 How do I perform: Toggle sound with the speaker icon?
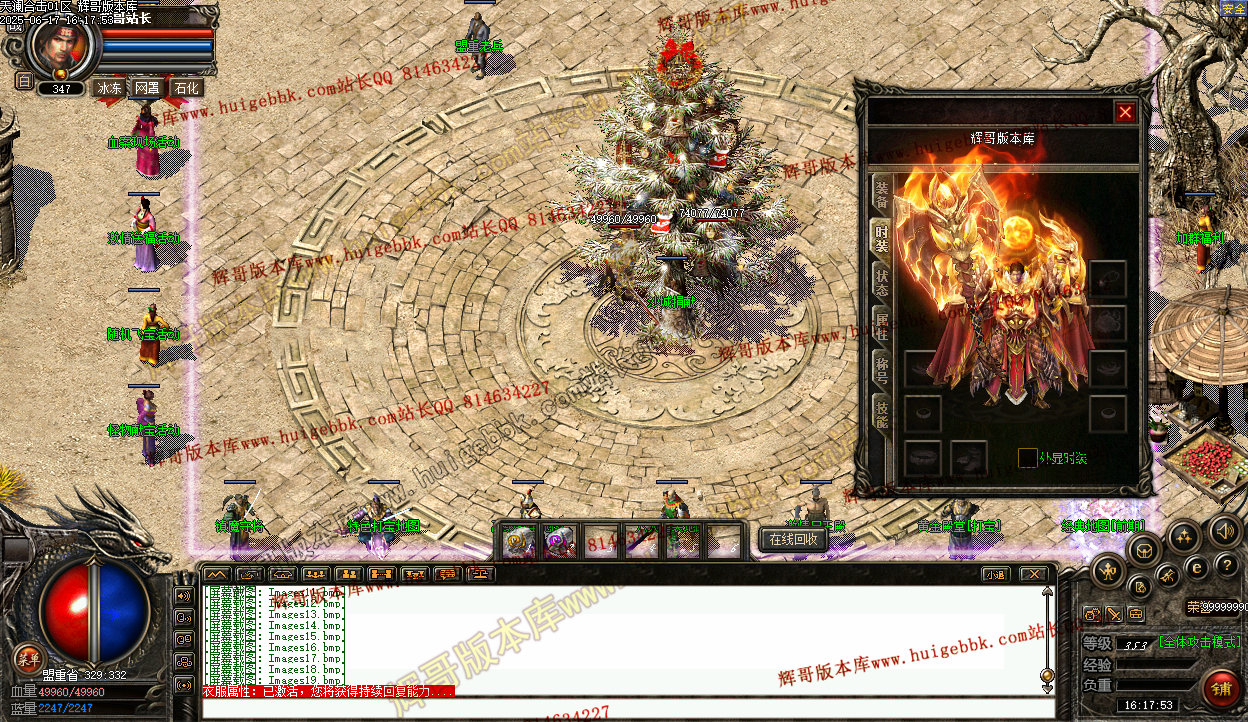pos(1224,530)
